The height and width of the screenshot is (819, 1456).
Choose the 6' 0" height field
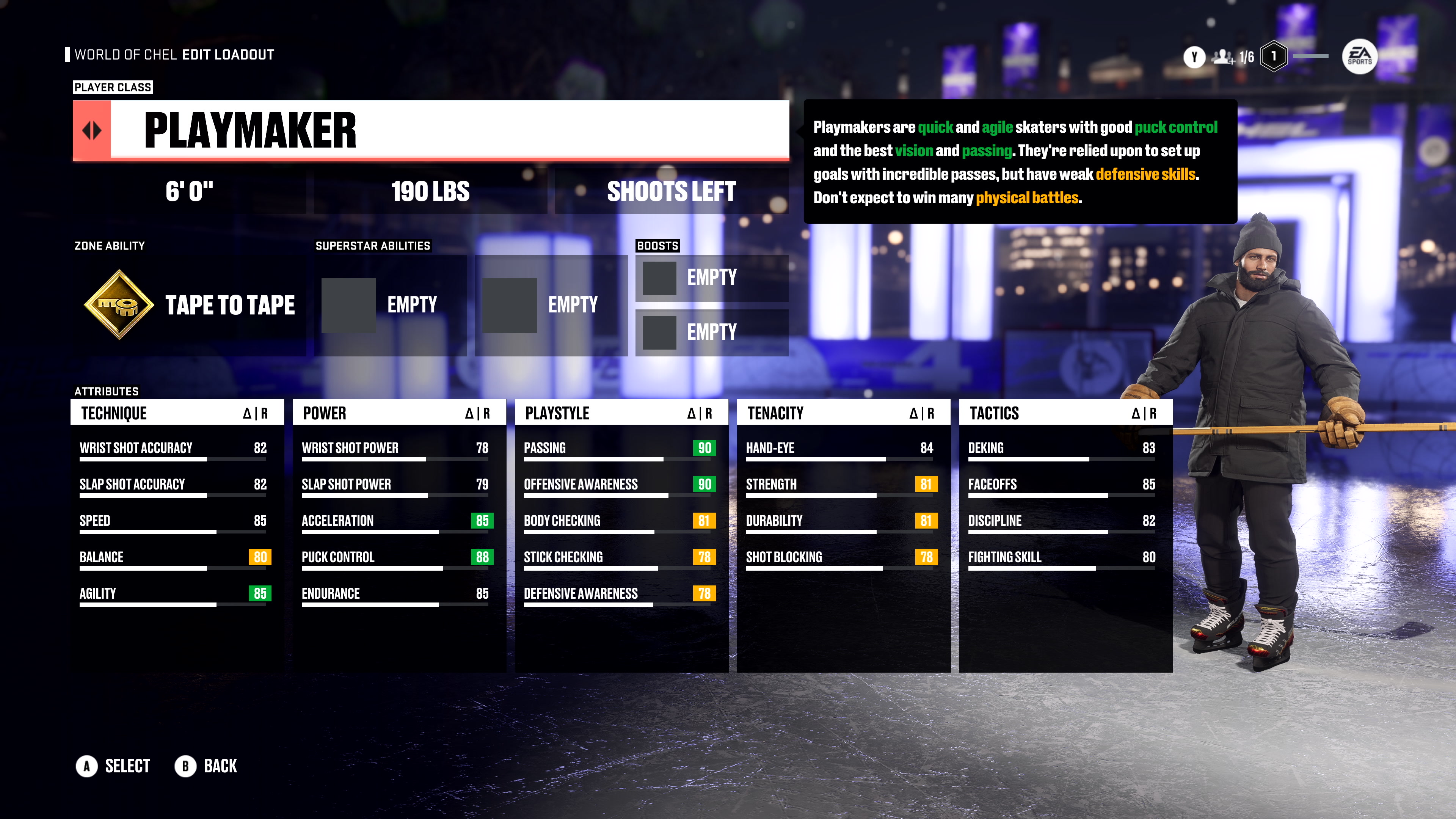pos(189,191)
